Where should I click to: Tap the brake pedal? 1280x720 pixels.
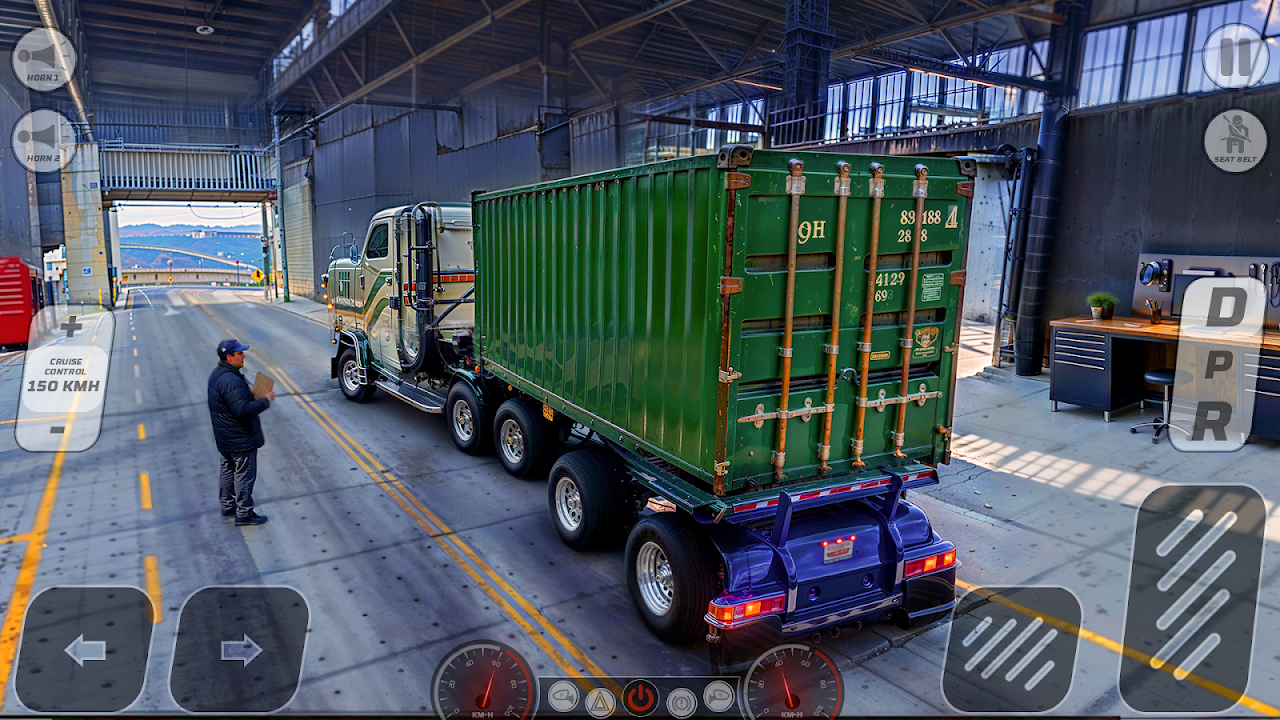pyautogui.click(x=1011, y=649)
